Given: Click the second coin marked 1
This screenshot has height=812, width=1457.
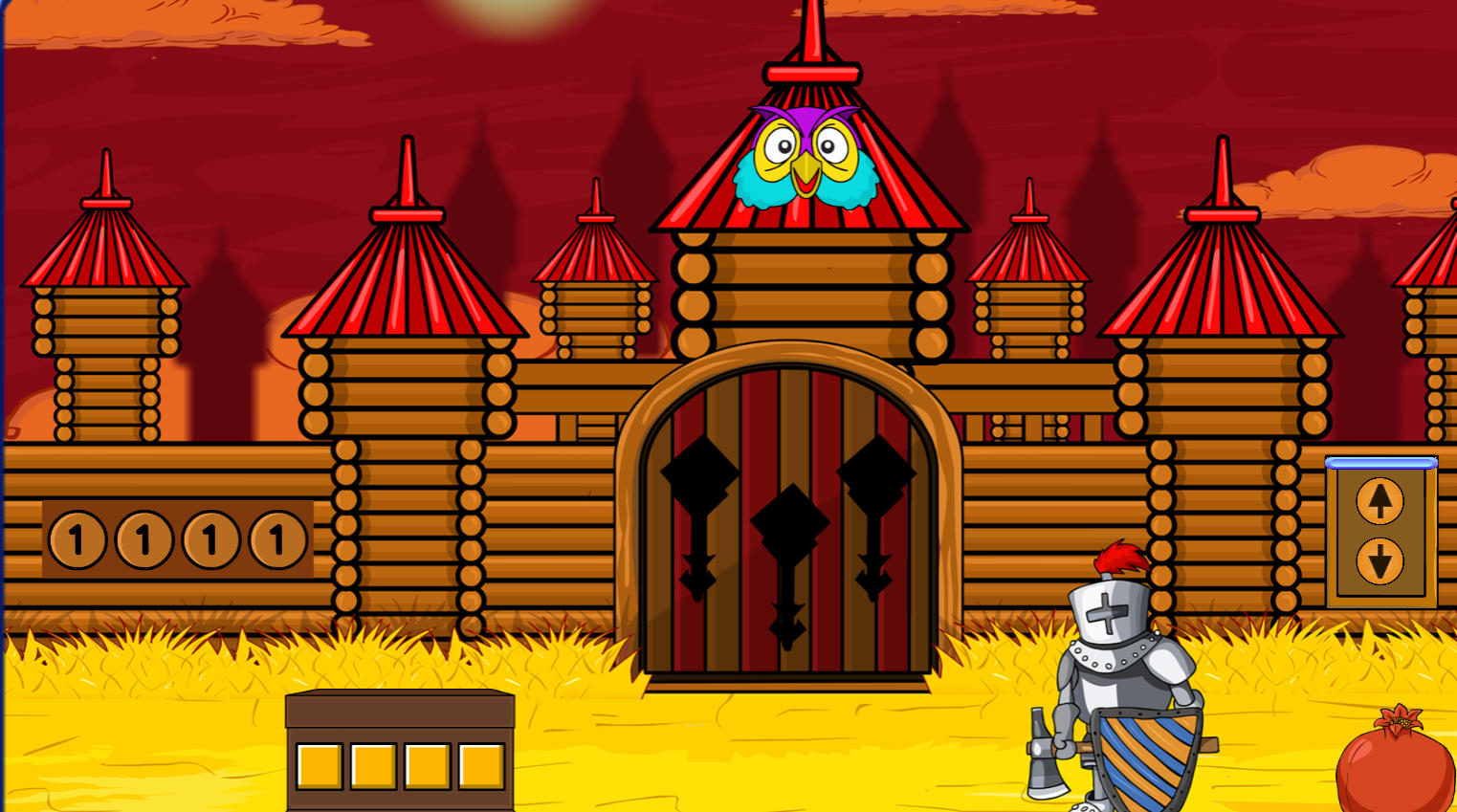Looking at the screenshot, I should 143,538.
